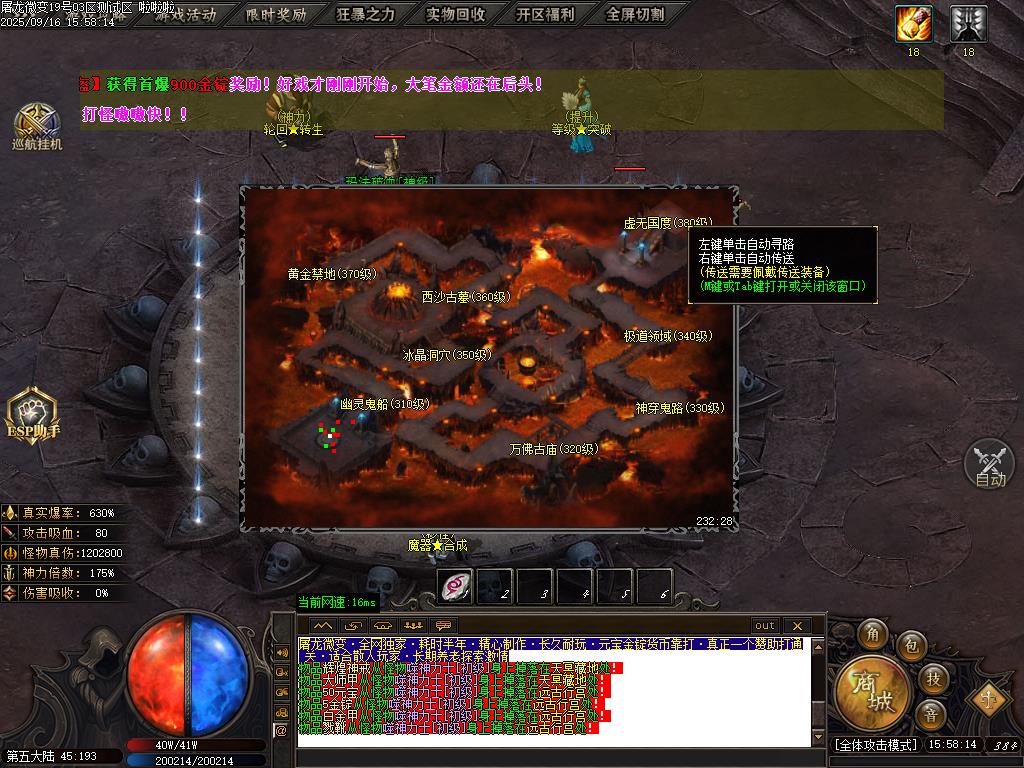
Task: Toggle the 音 sound button
Action: tap(930, 716)
